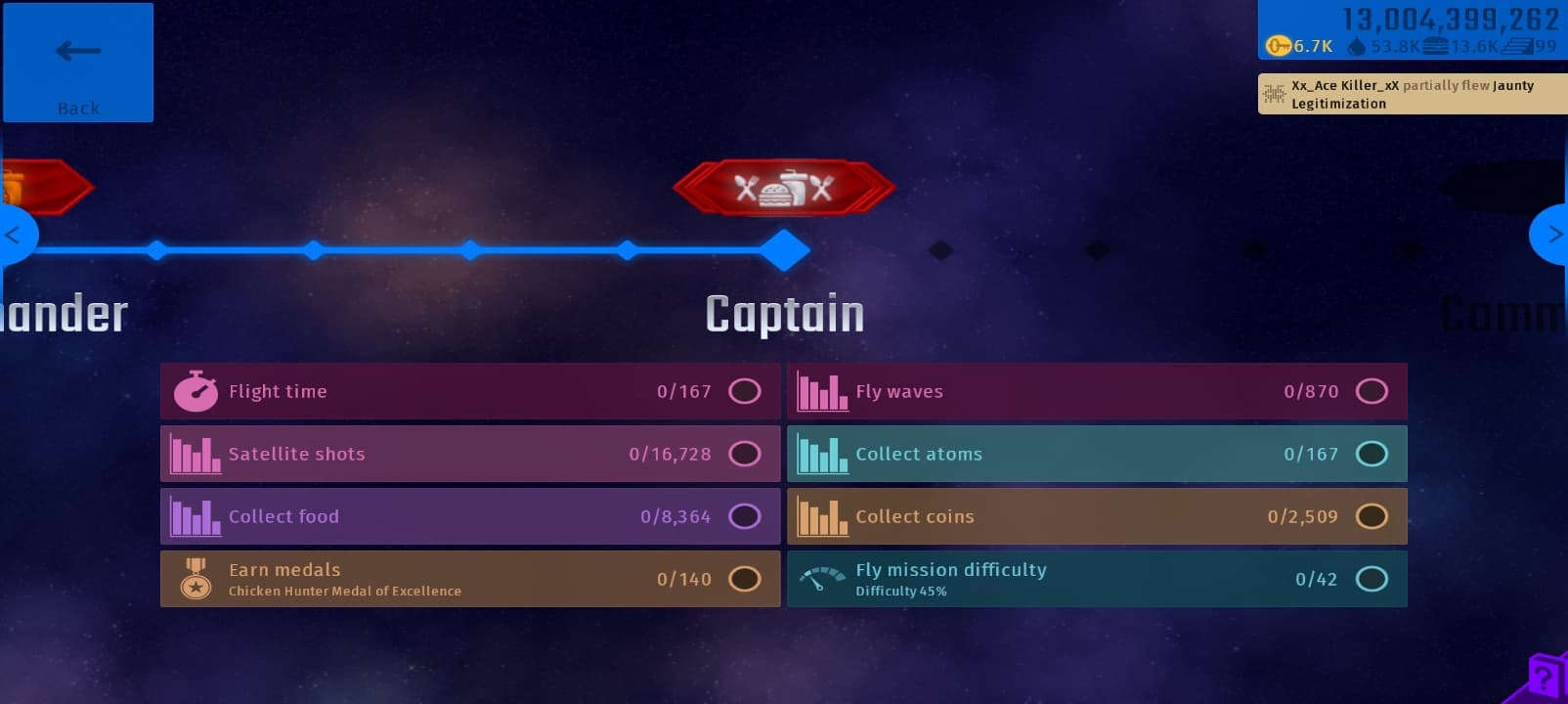
Task: Open the Collect atoms requirement row
Action: [1097, 454]
